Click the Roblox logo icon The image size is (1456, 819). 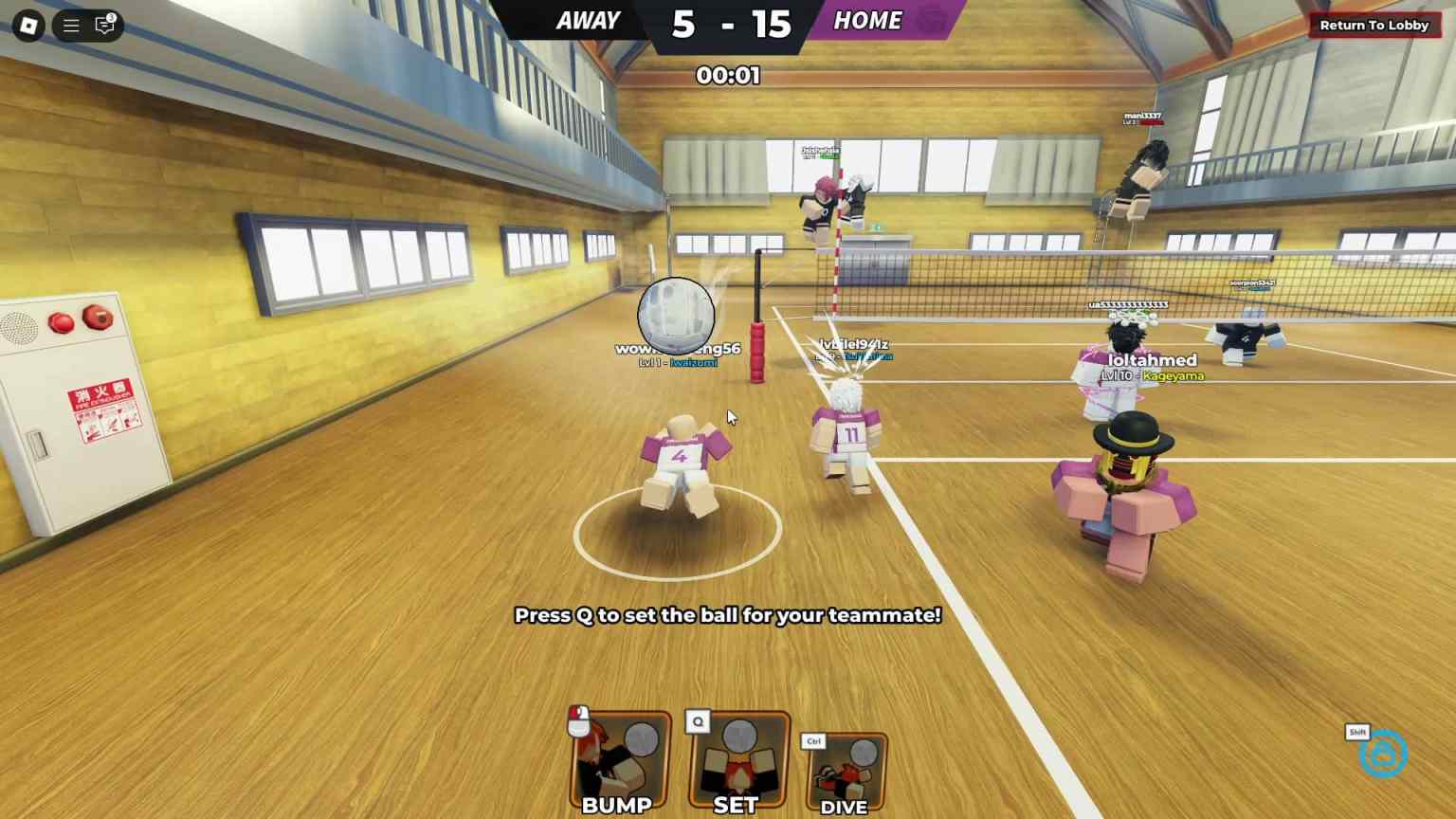coord(27,26)
